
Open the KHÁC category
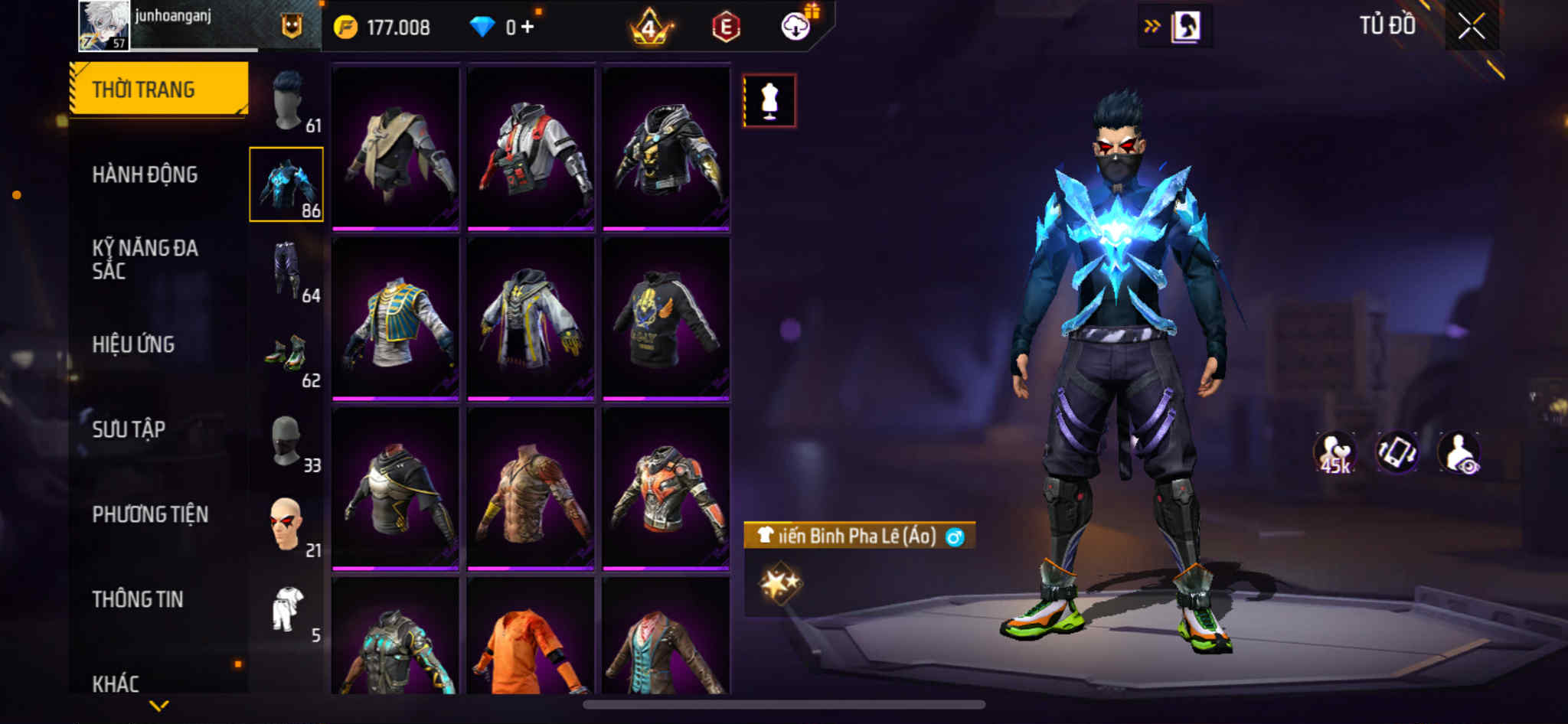(116, 683)
